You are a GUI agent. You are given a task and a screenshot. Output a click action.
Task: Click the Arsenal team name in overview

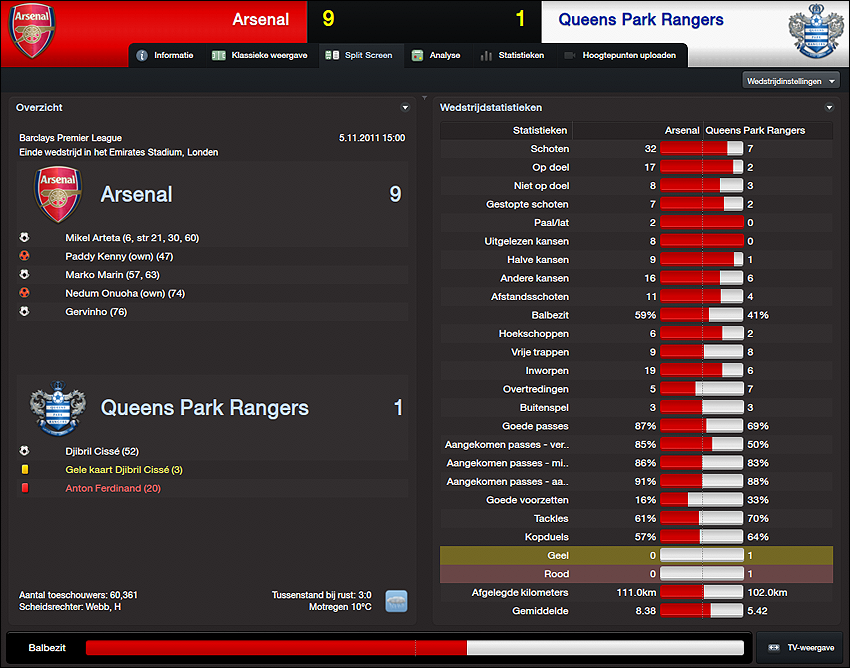(136, 194)
